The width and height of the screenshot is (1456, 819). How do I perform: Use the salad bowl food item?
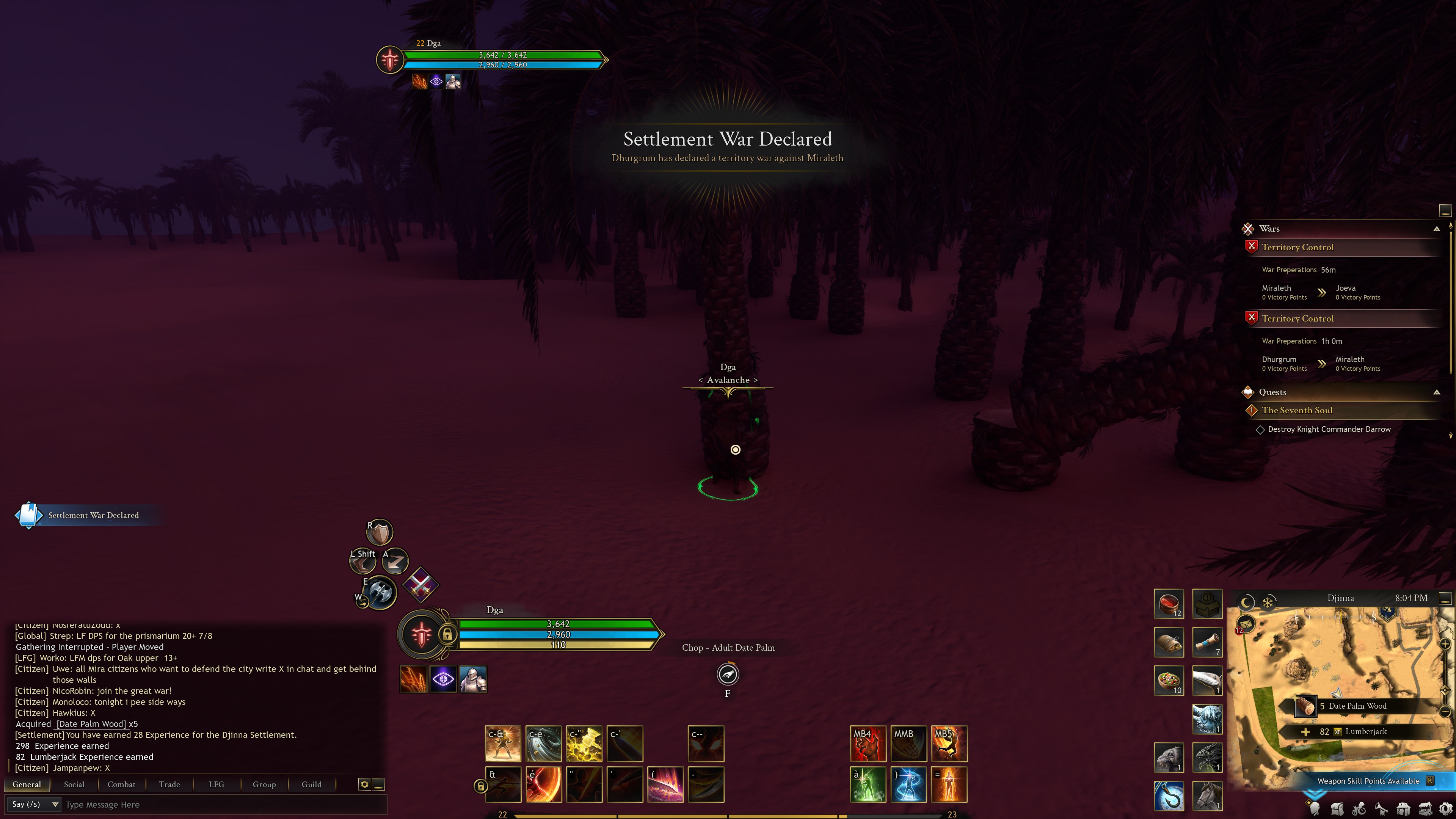1169,680
